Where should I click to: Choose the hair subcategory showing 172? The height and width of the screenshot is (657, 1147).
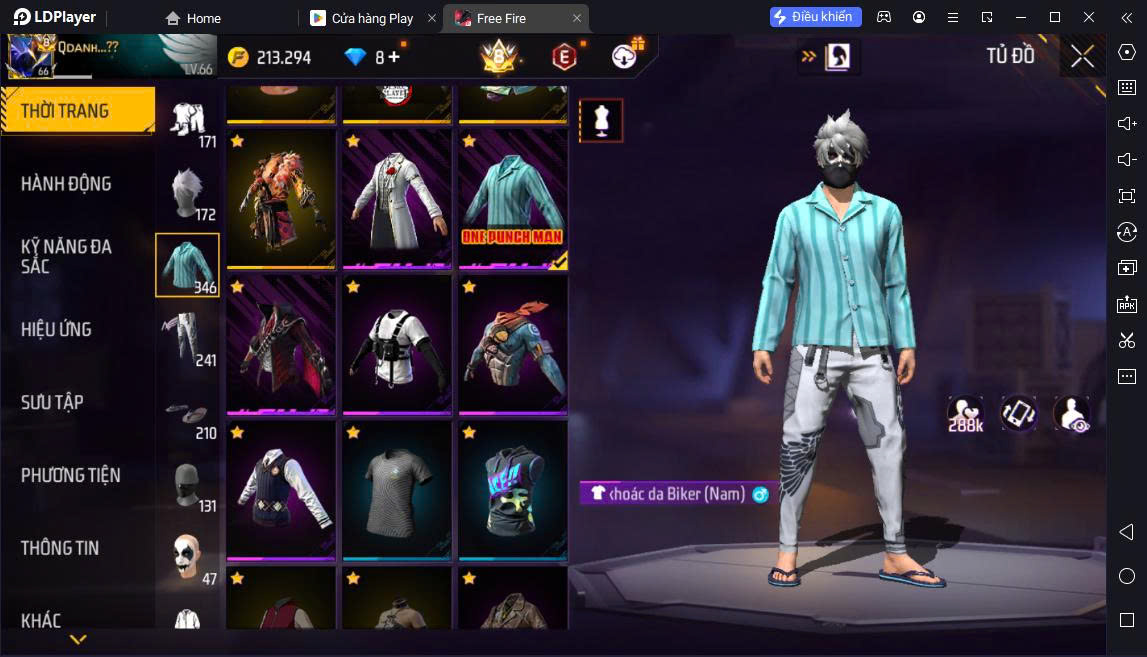coord(187,193)
